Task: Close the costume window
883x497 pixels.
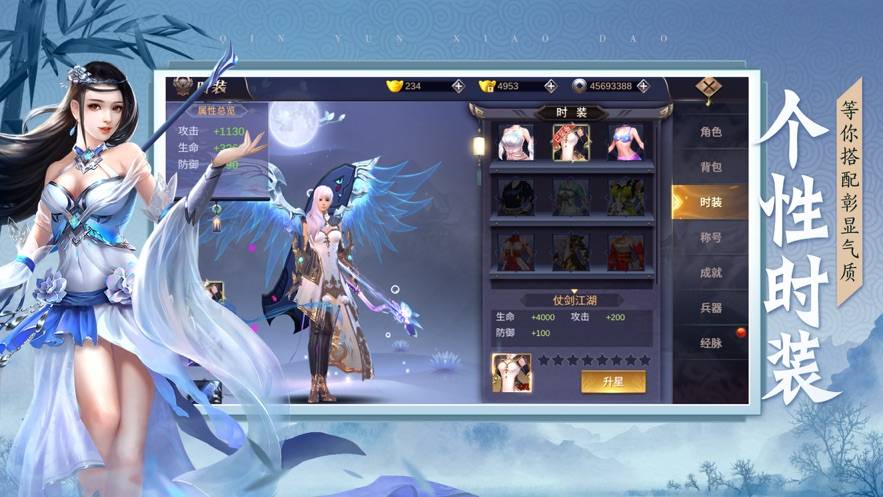Action: click(x=709, y=86)
